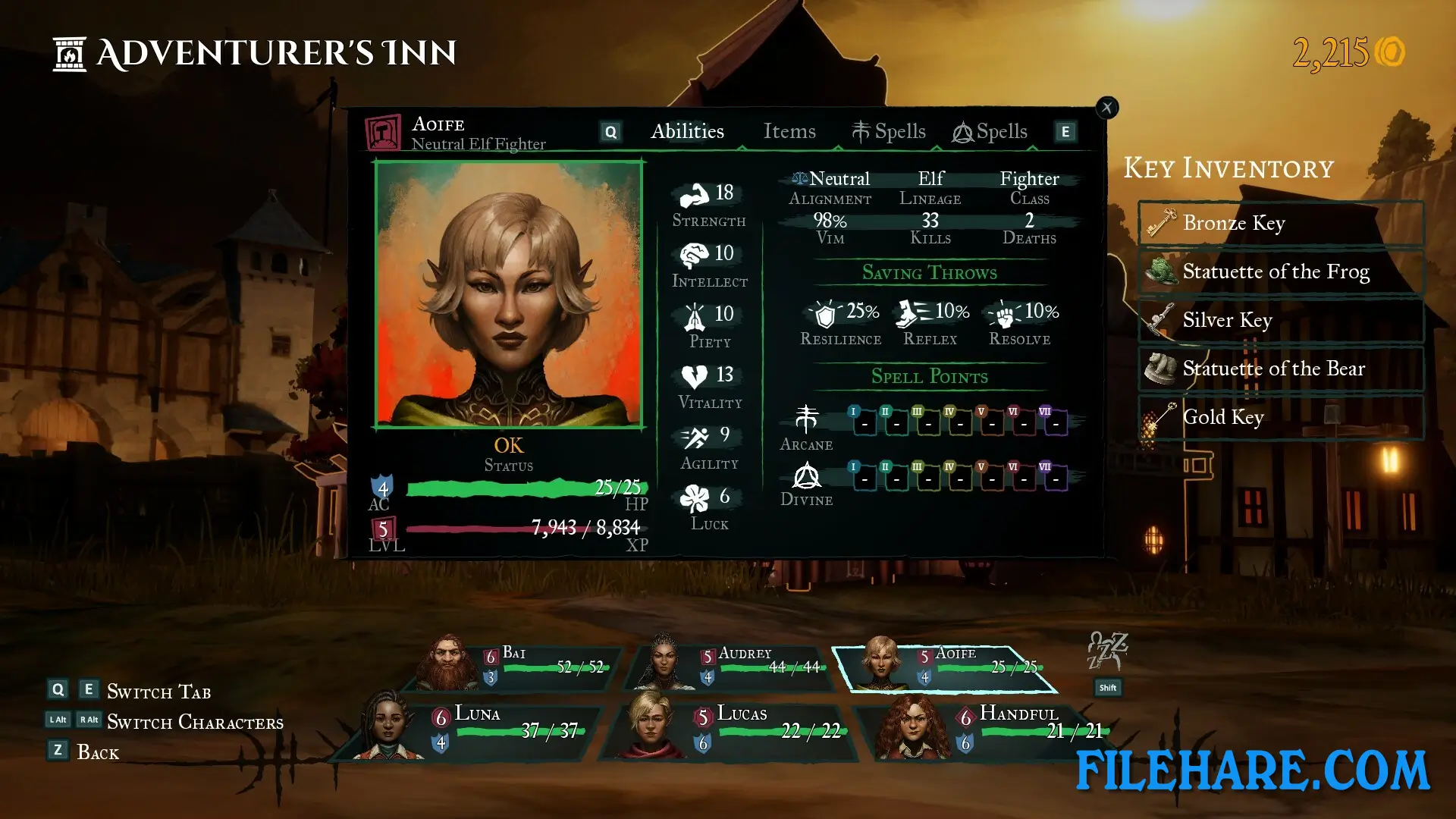Select the Bronze Key entry
This screenshot has width=1456, height=819.
pyautogui.click(x=1281, y=223)
